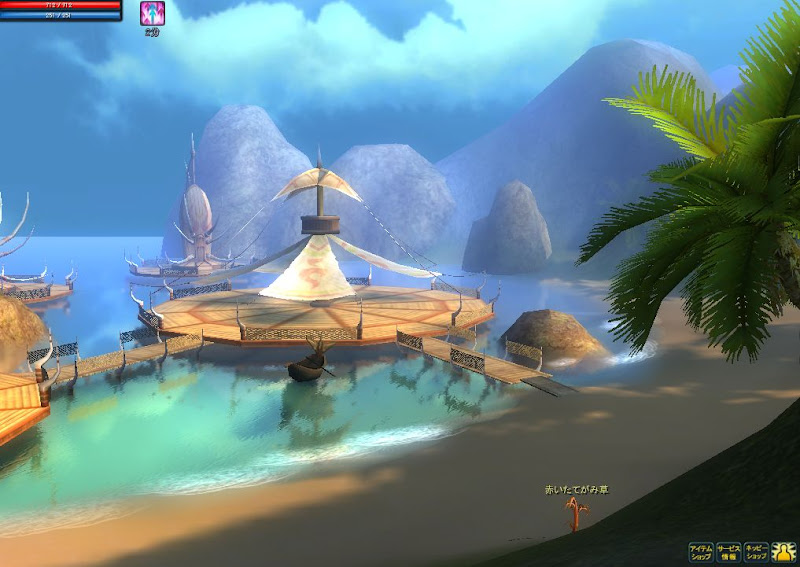Open the サービス情報 (Service Info) button

click(728, 552)
